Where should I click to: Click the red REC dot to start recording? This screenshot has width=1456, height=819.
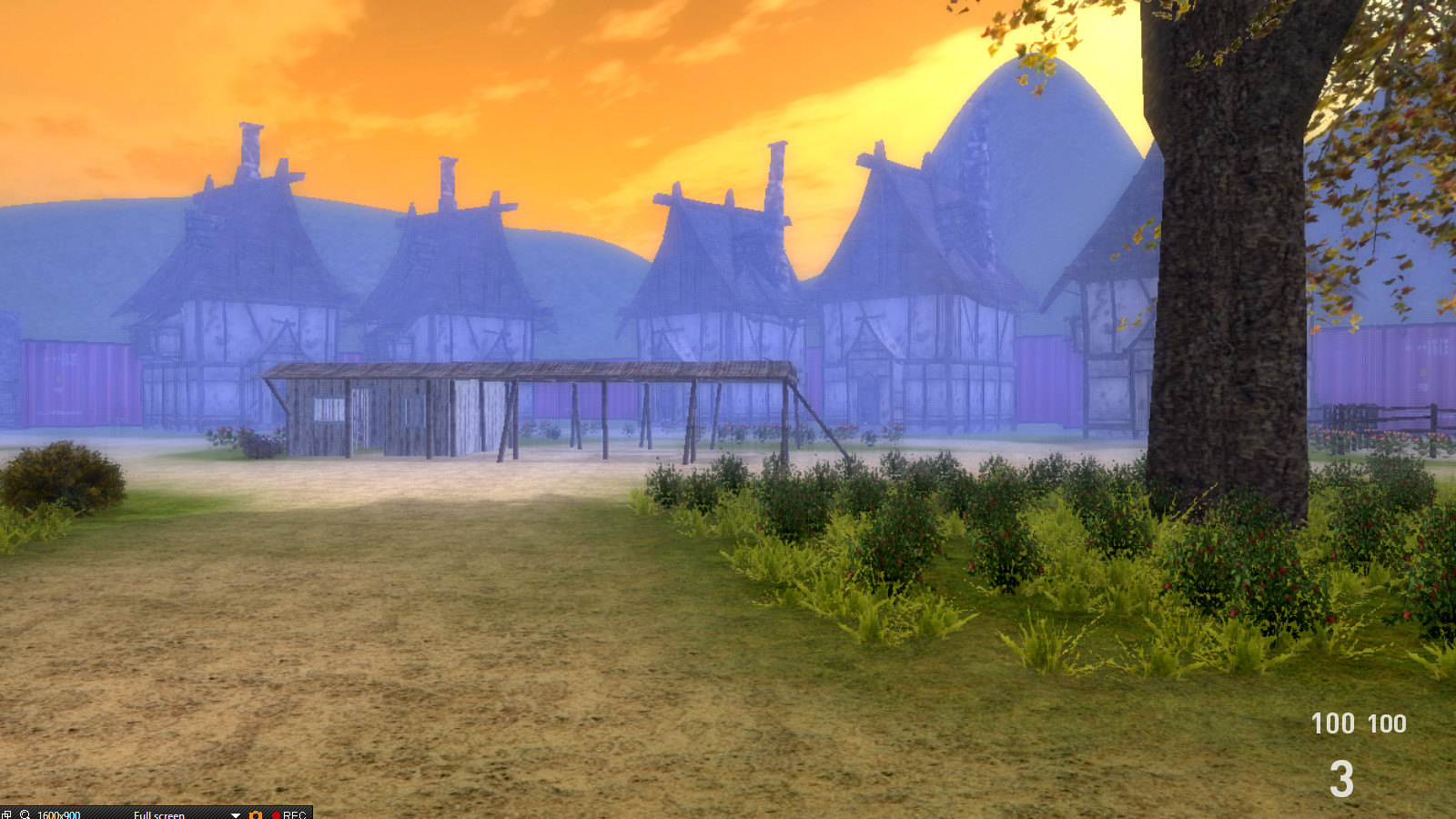(x=278, y=814)
